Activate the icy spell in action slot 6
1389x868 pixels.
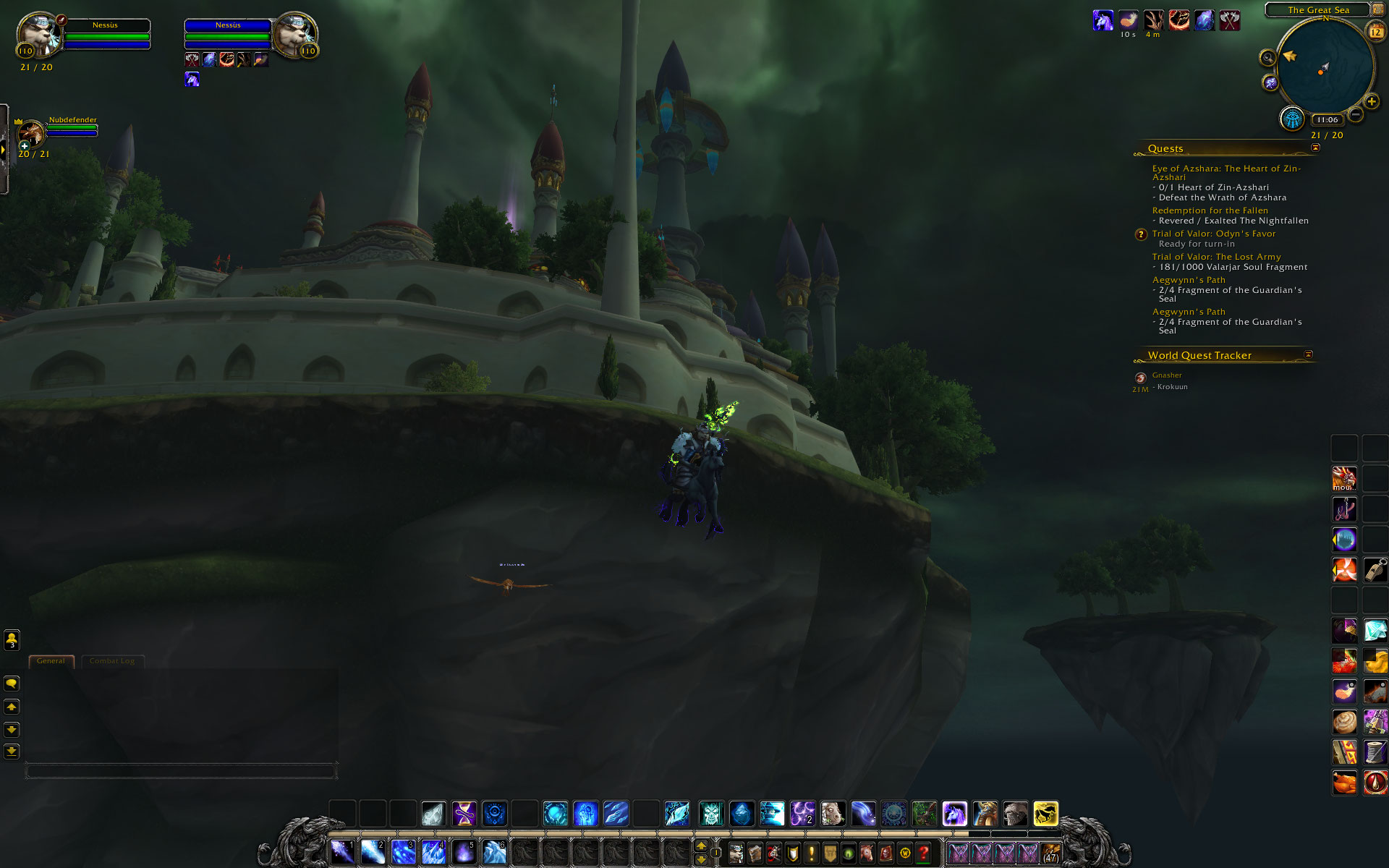pyautogui.click(x=494, y=853)
